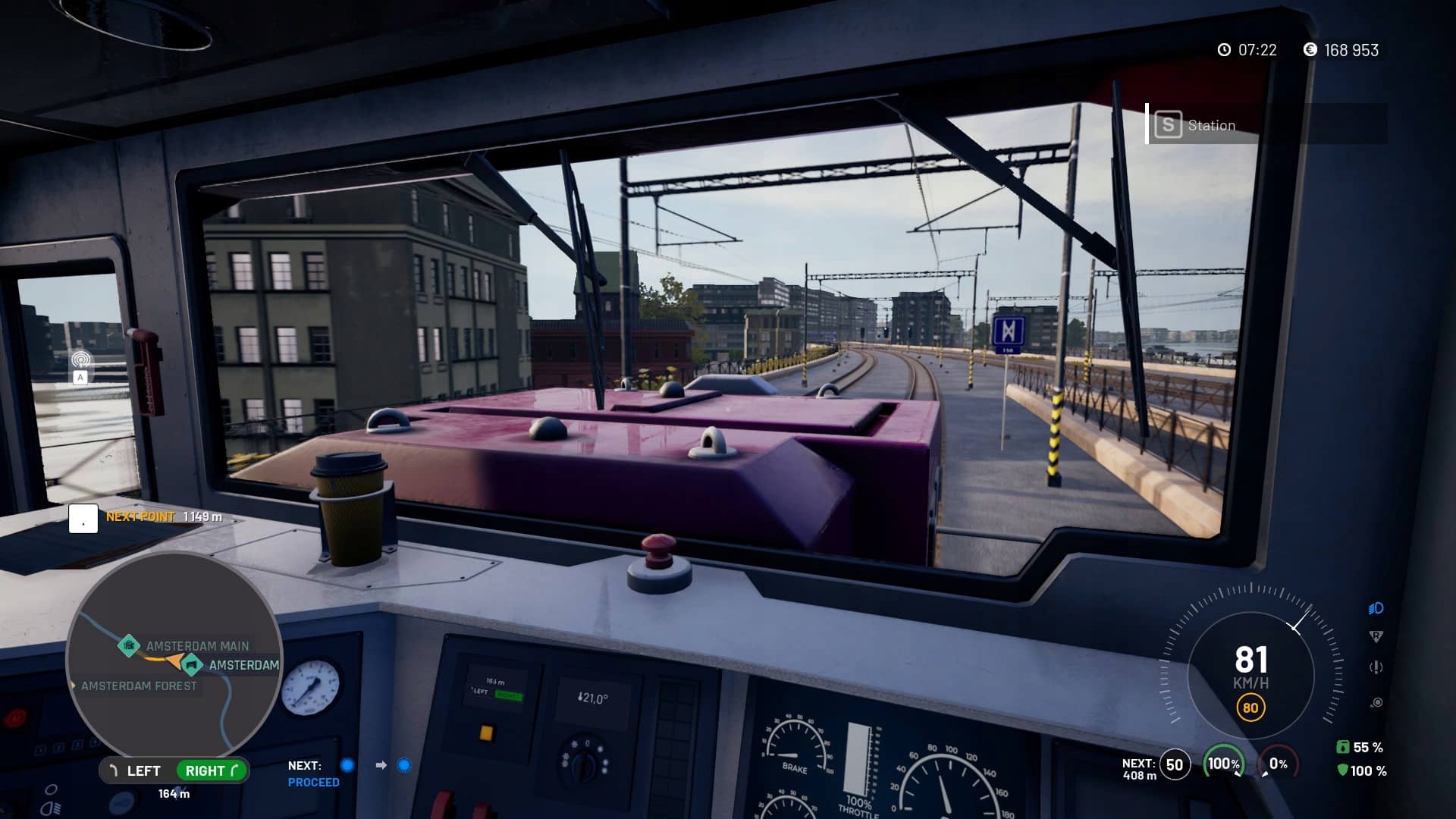The image size is (1456, 819).
Task: Click the reverser R triangle icon
Action: point(1376,636)
